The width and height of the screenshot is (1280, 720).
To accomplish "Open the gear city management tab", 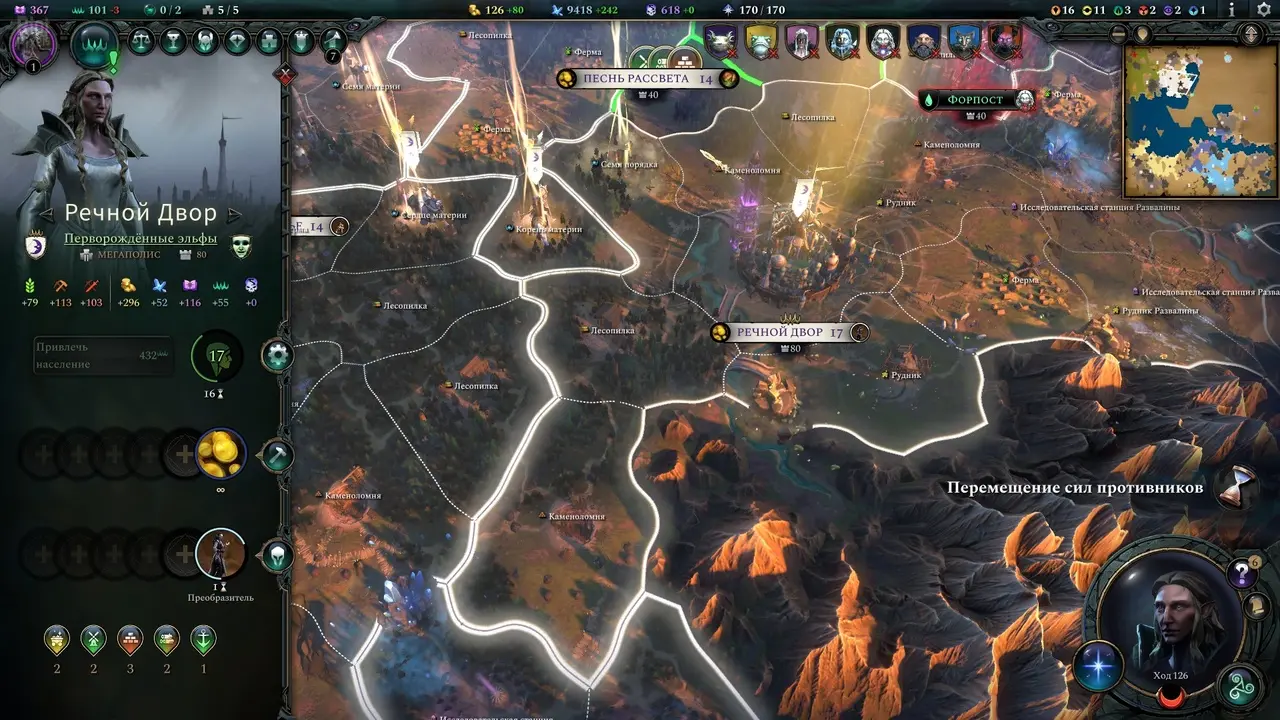I will (277, 355).
